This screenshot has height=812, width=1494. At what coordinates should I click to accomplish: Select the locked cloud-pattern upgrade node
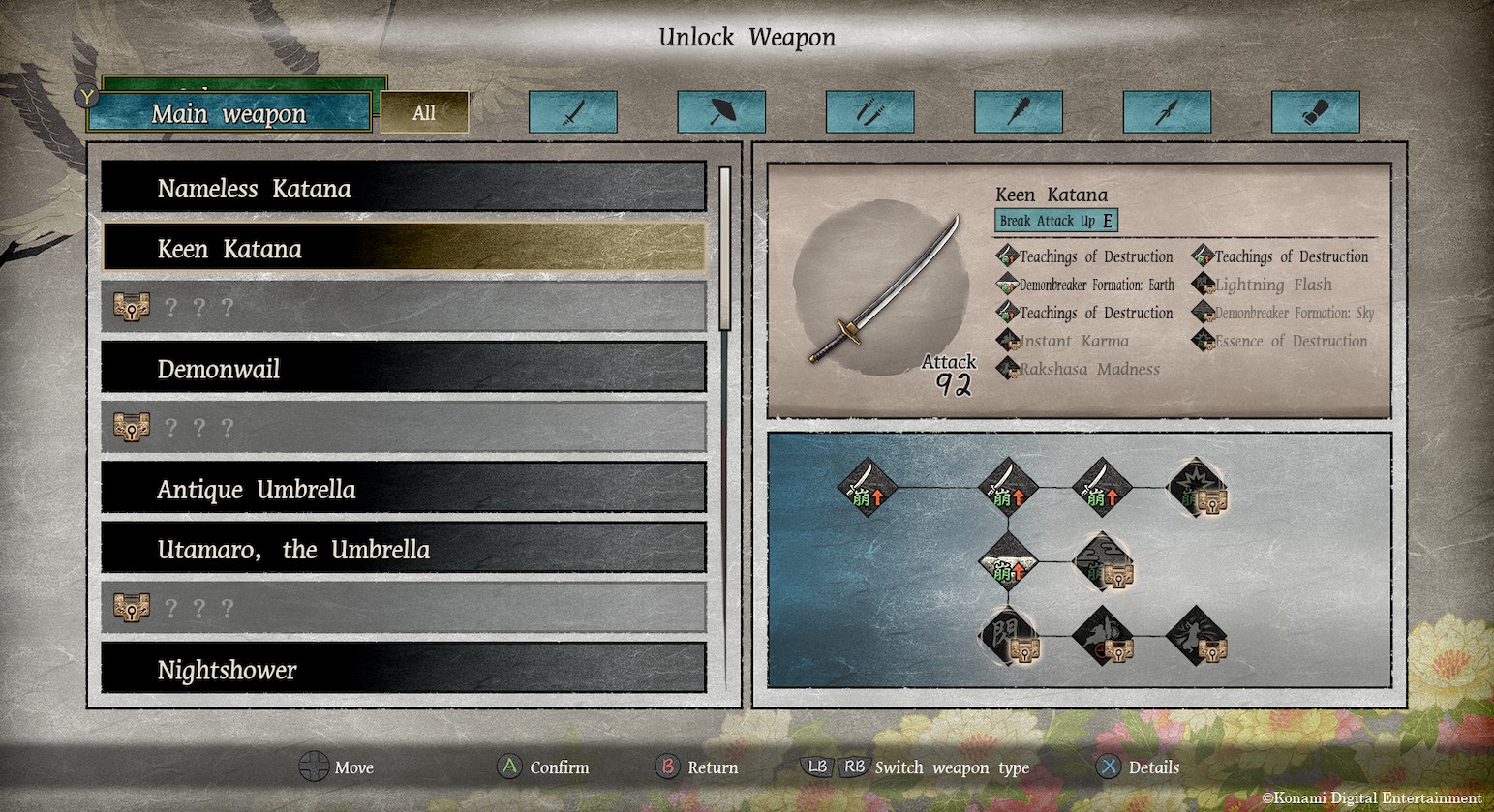pos(1103,562)
